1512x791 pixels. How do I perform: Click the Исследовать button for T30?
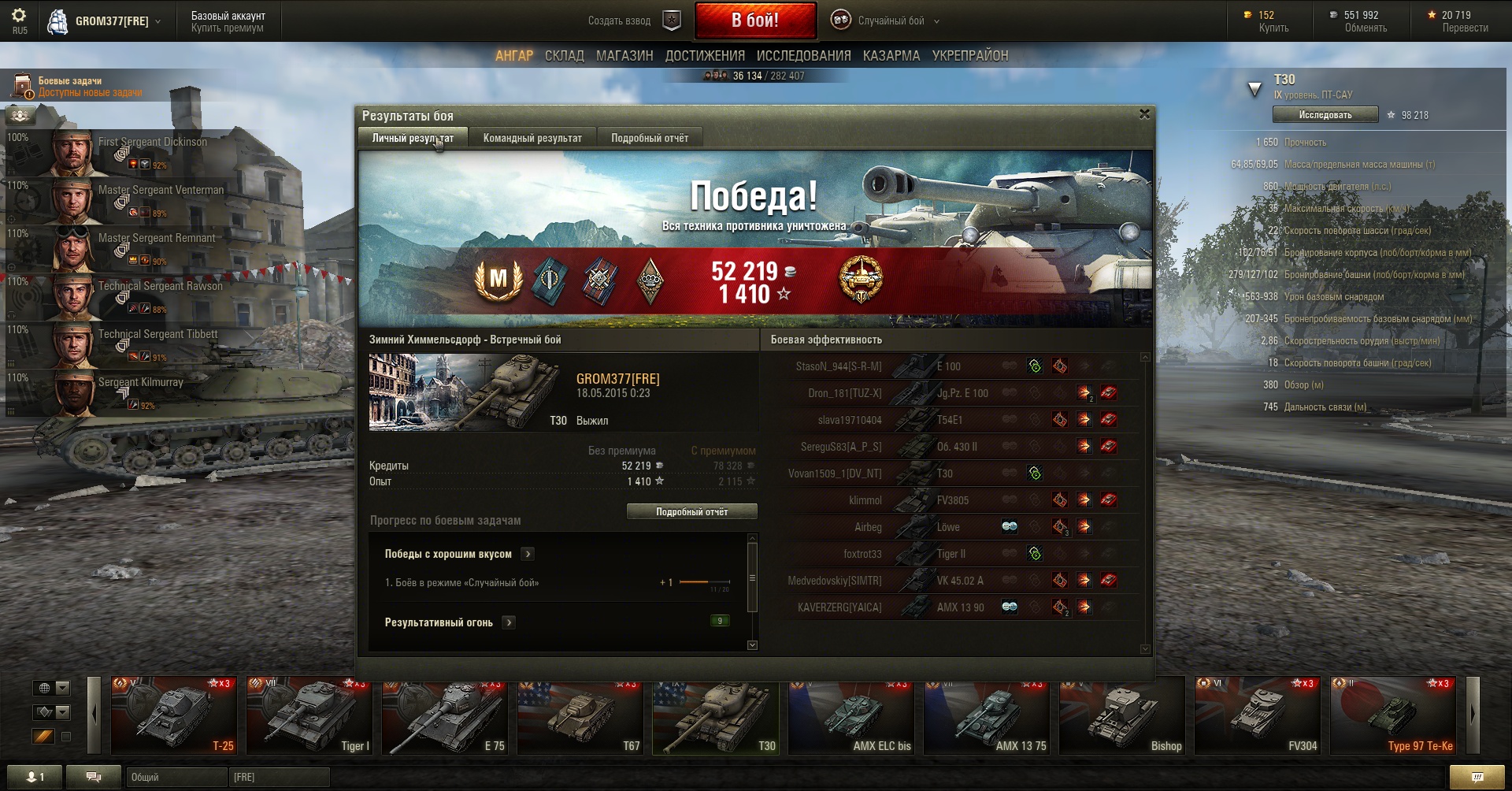pos(1325,115)
